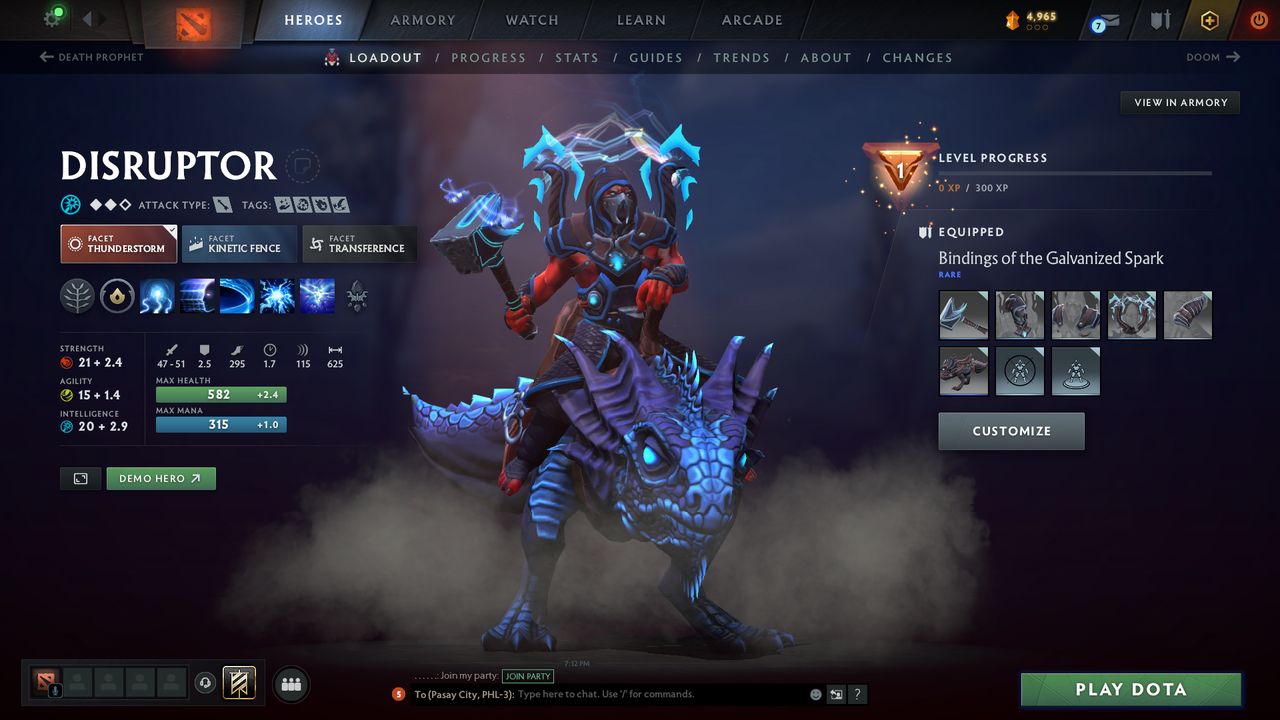Click the DEMO HERO button
1280x720 pixels.
pyautogui.click(x=160, y=478)
